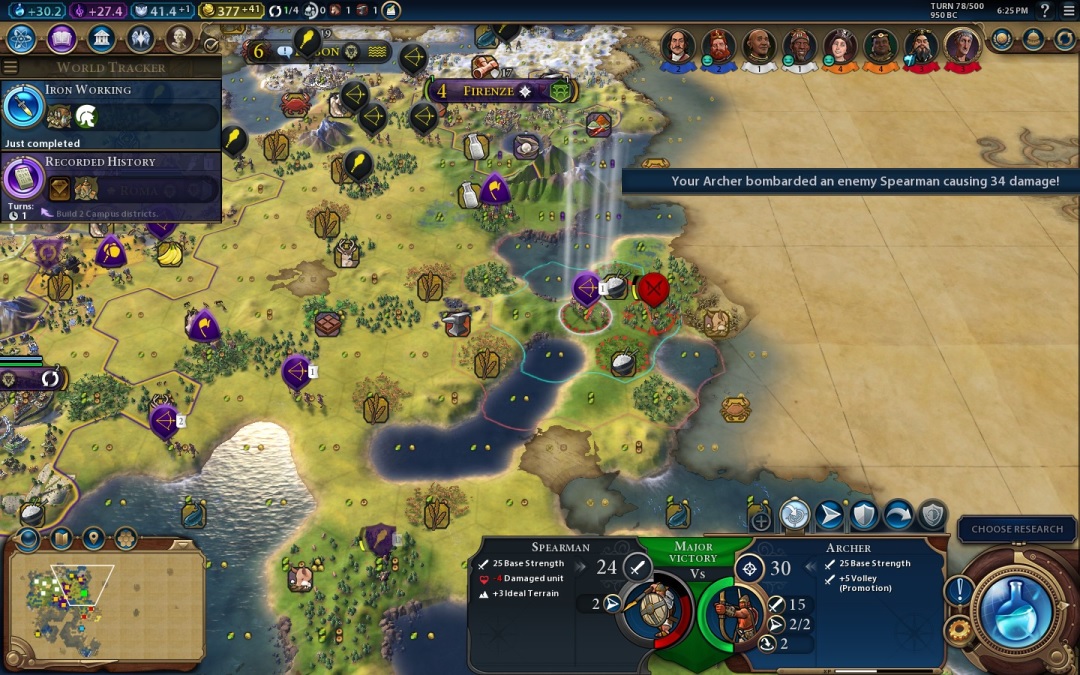Toggle the World Tracker menu list
Viewport: 1080px width, 675px height.
tap(11, 67)
